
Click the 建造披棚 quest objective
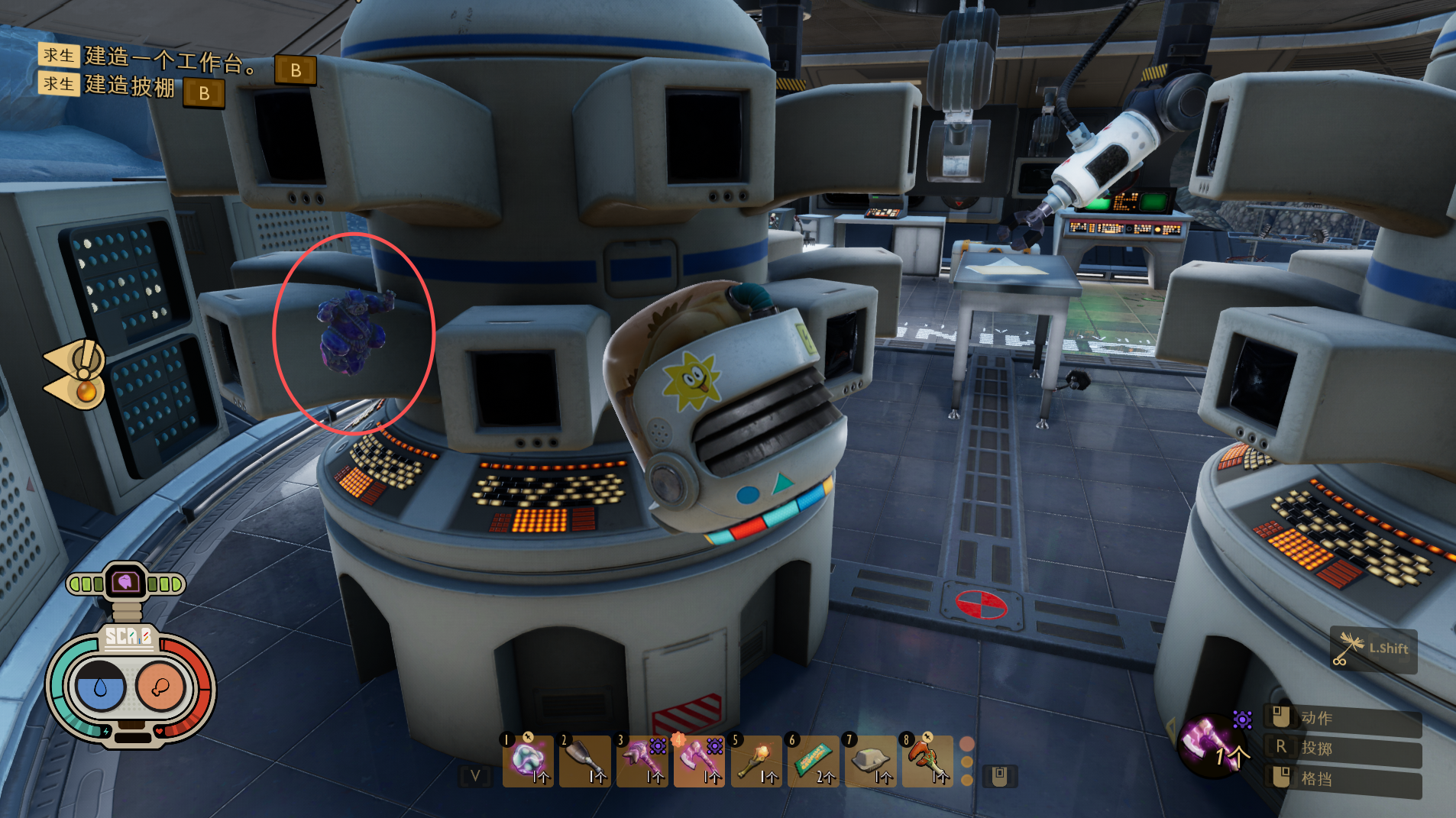130,86
